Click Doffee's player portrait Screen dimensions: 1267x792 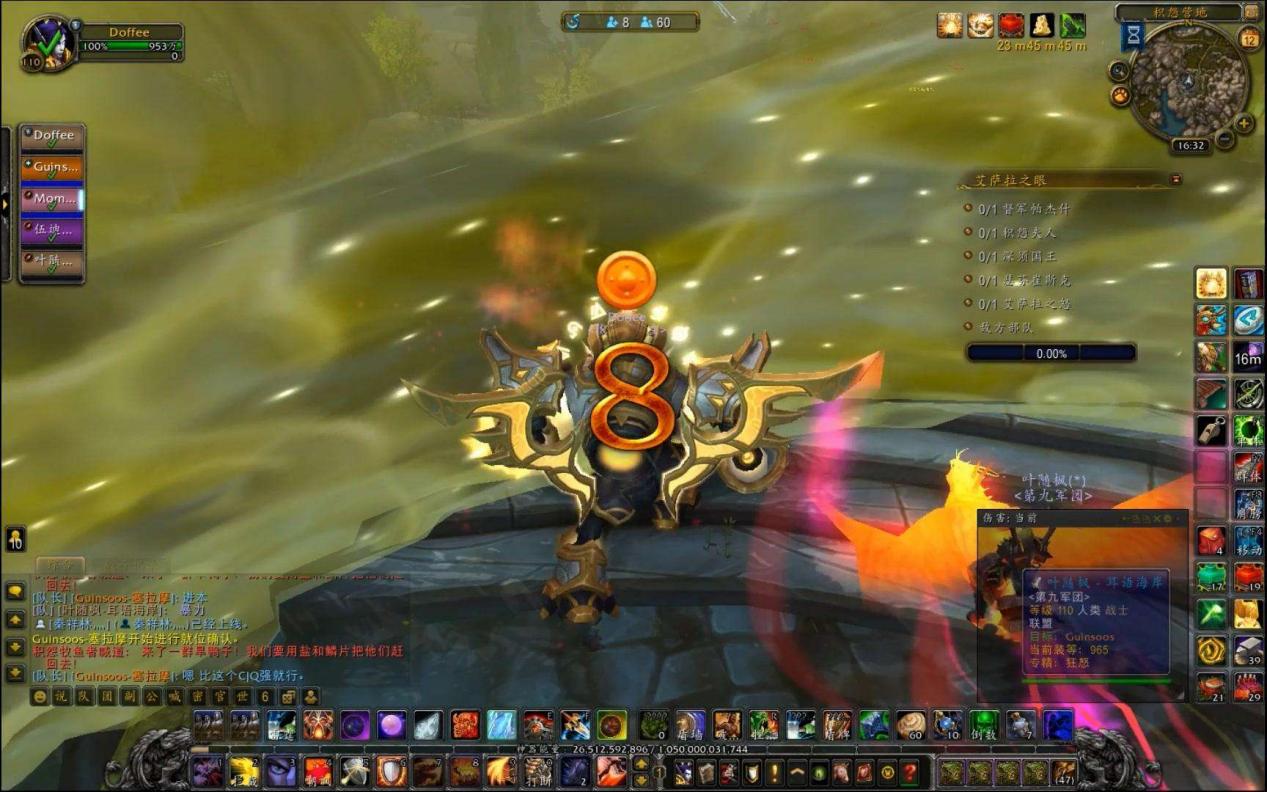(48, 43)
